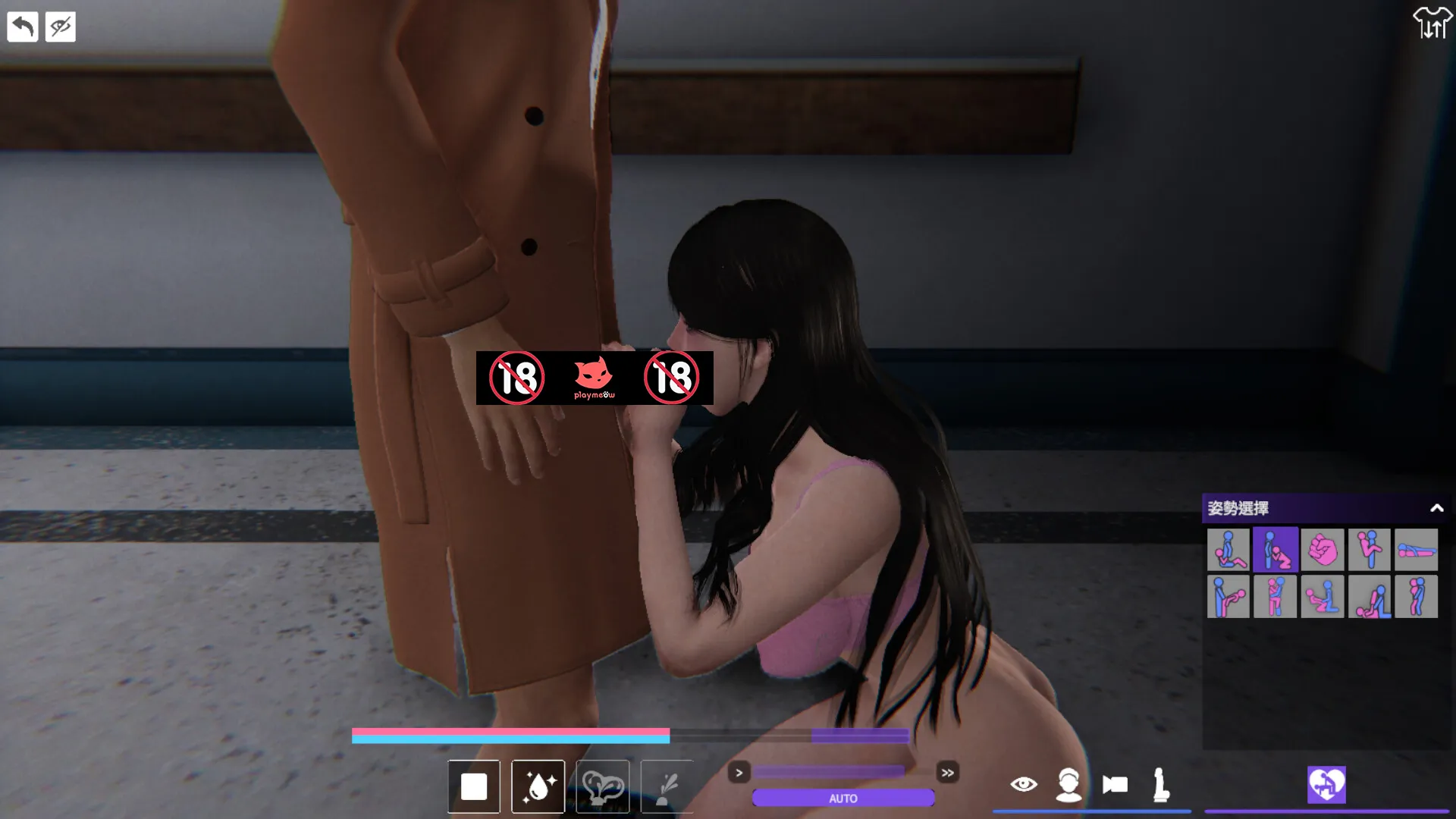Toggle the eye view icon
The width and height of the screenshot is (1456, 819).
[1025, 786]
